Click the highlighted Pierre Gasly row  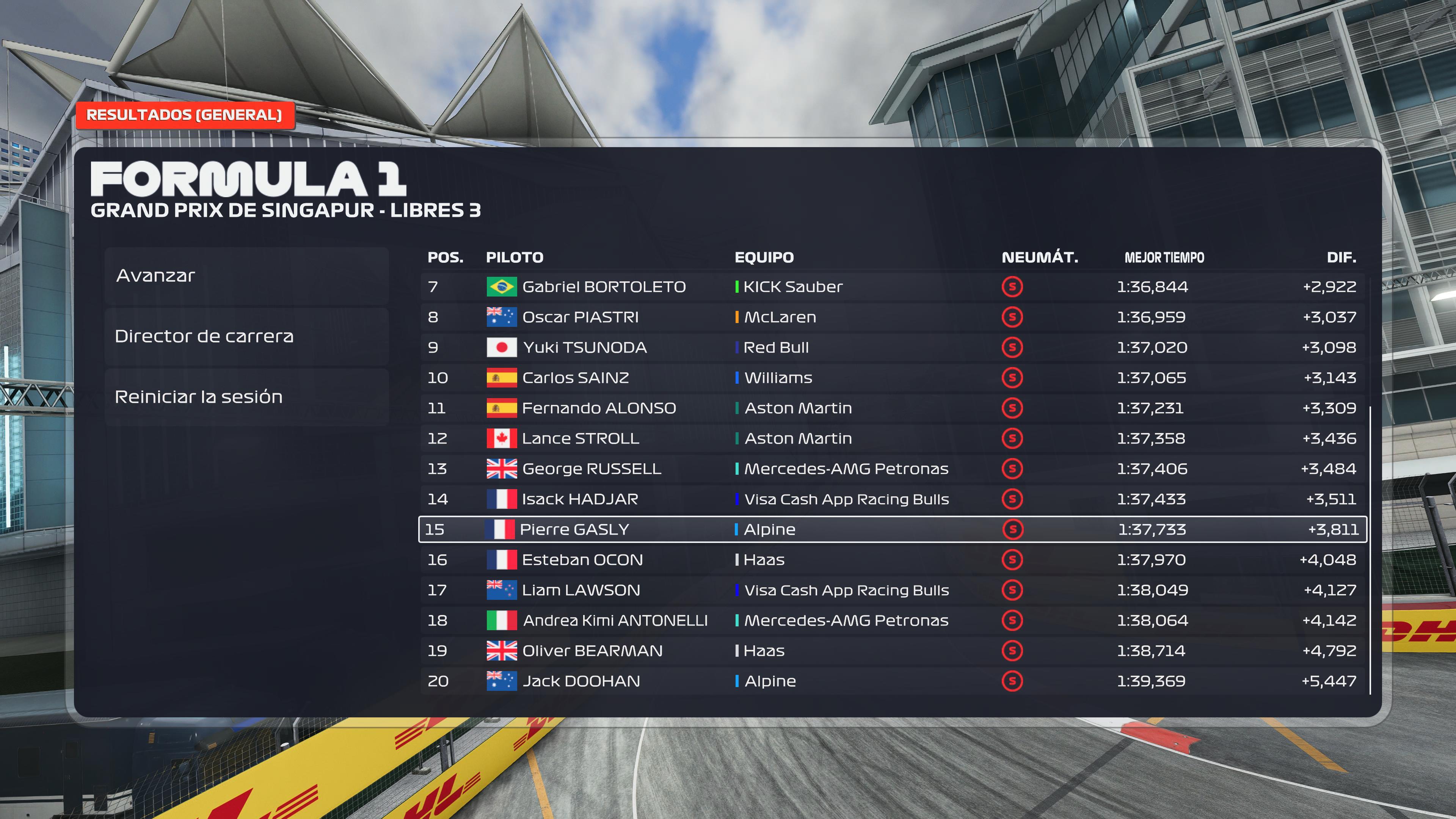coord(892,530)
